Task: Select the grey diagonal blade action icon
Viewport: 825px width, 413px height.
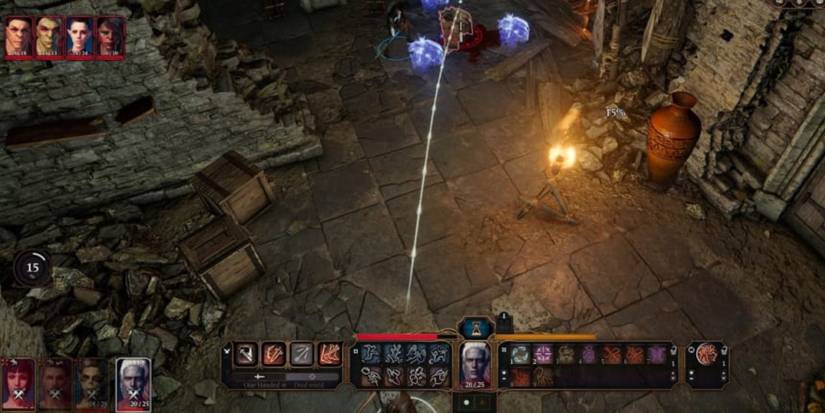Action: 301,353
